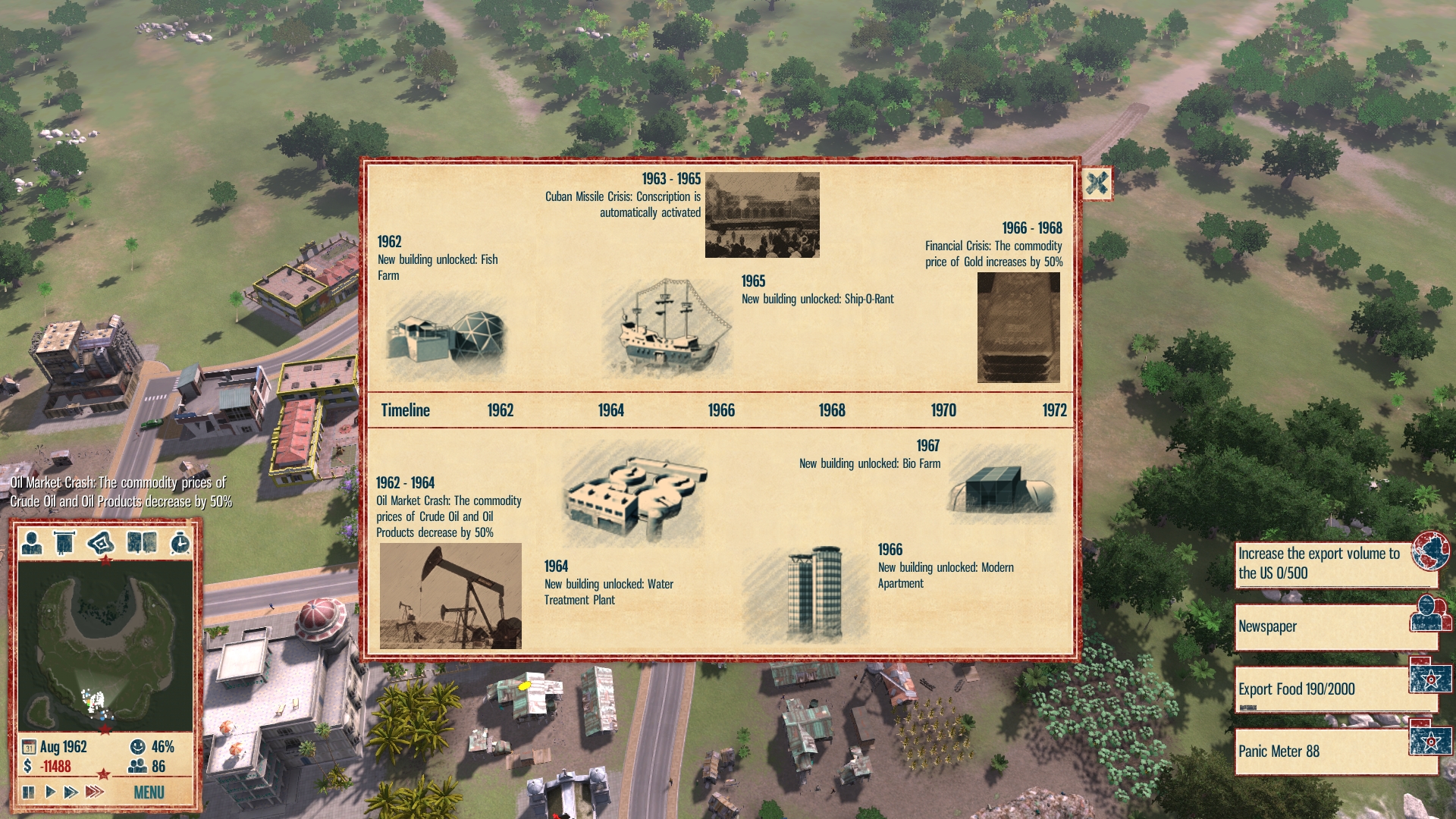This screenshot has width=1456, height=819.
Task: Select the Ship-O-Rant timeline illustration
Action: tap(667, 326)
